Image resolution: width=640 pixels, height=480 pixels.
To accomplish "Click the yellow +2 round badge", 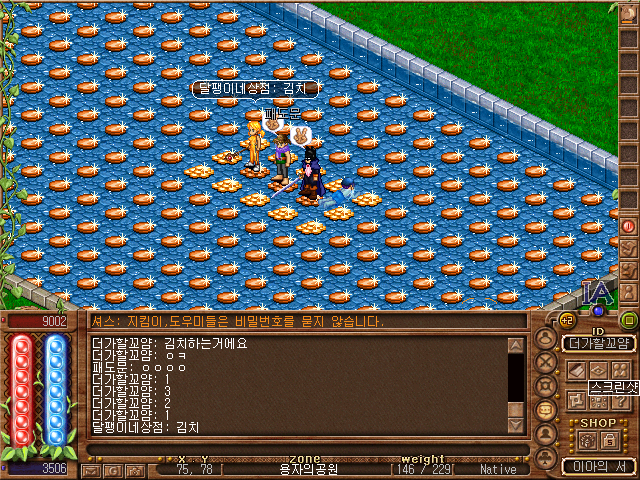I will 565,320.
